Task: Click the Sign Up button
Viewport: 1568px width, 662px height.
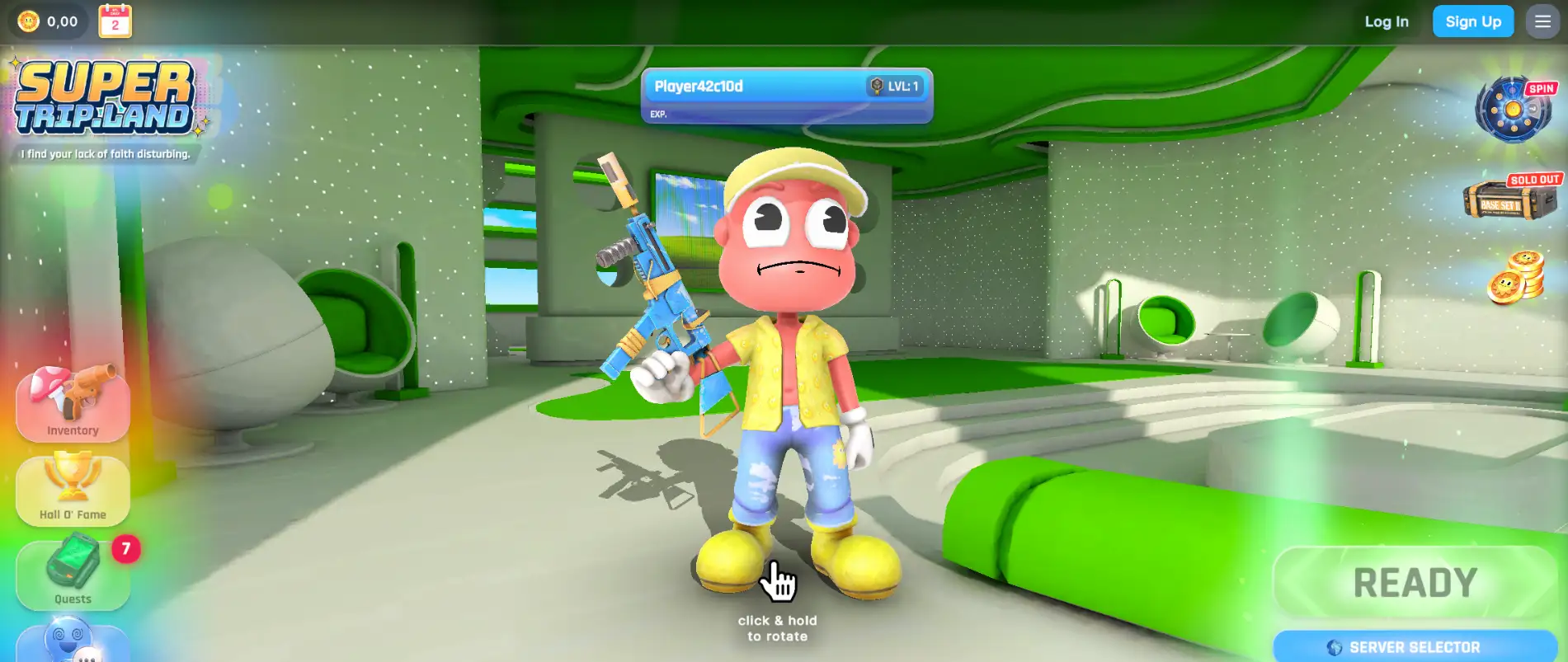Action: click(1473, 21)
